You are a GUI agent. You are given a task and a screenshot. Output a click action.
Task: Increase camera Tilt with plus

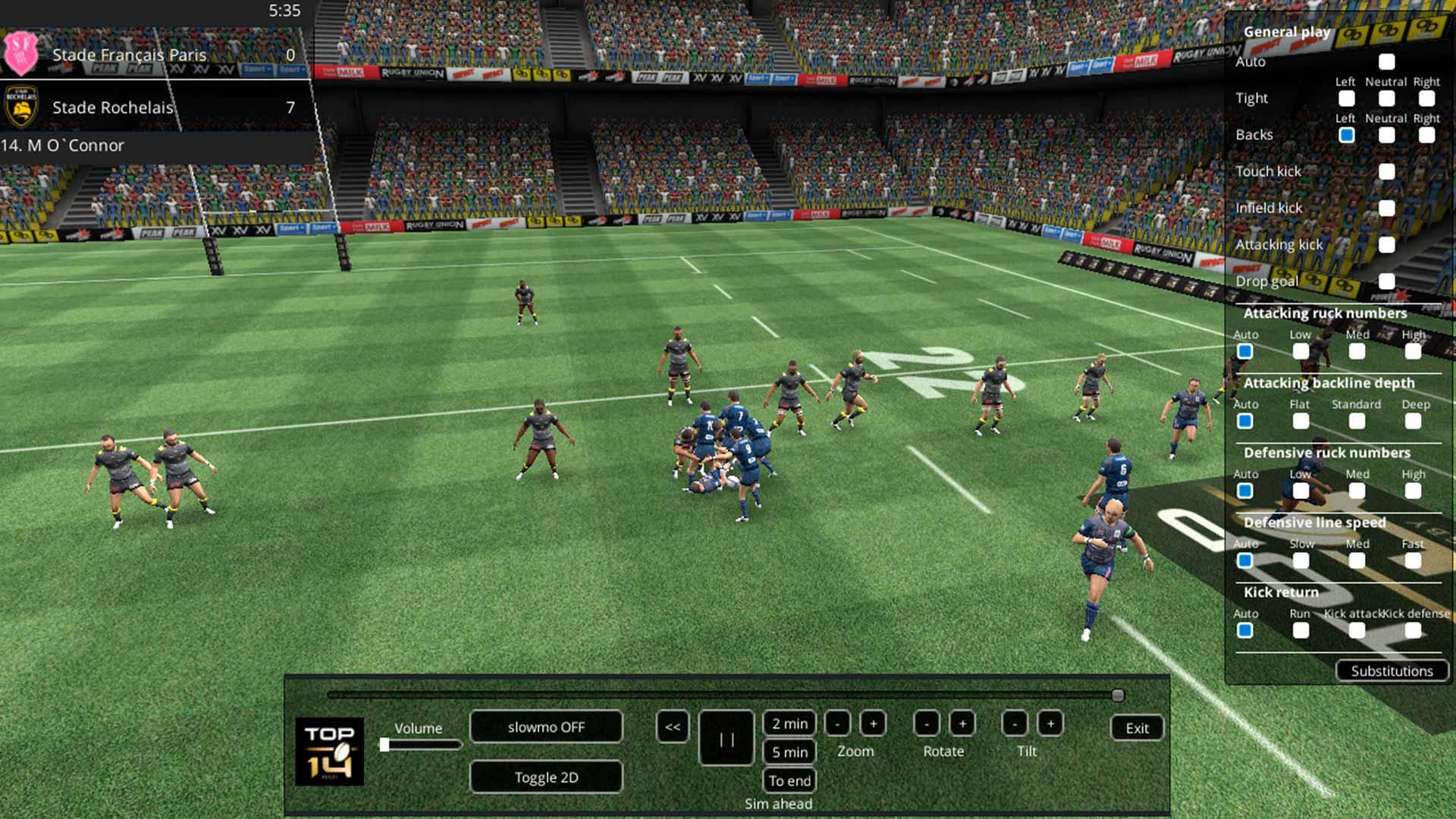1050,724
